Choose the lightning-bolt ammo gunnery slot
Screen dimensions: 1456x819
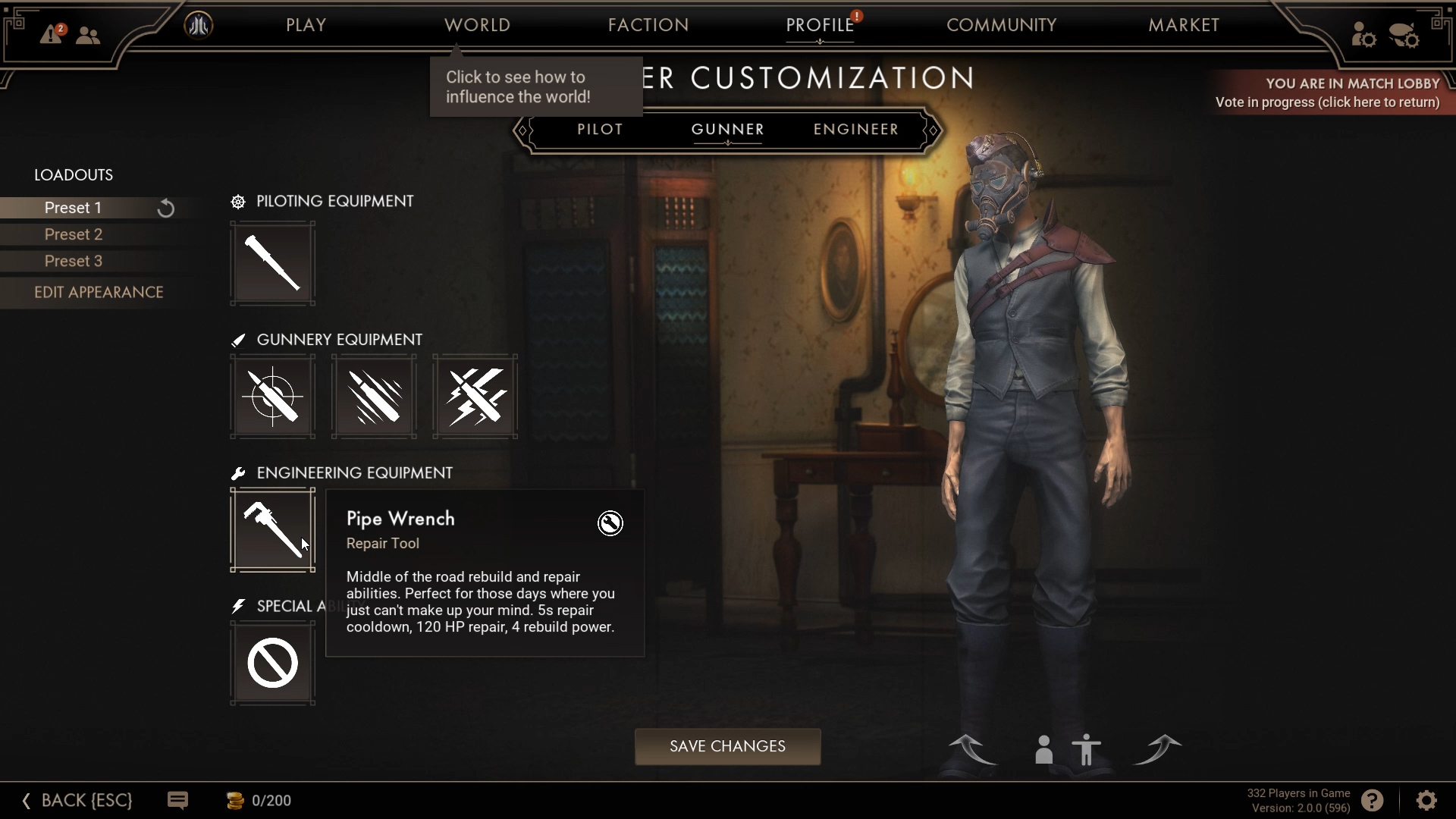[475, 396]
